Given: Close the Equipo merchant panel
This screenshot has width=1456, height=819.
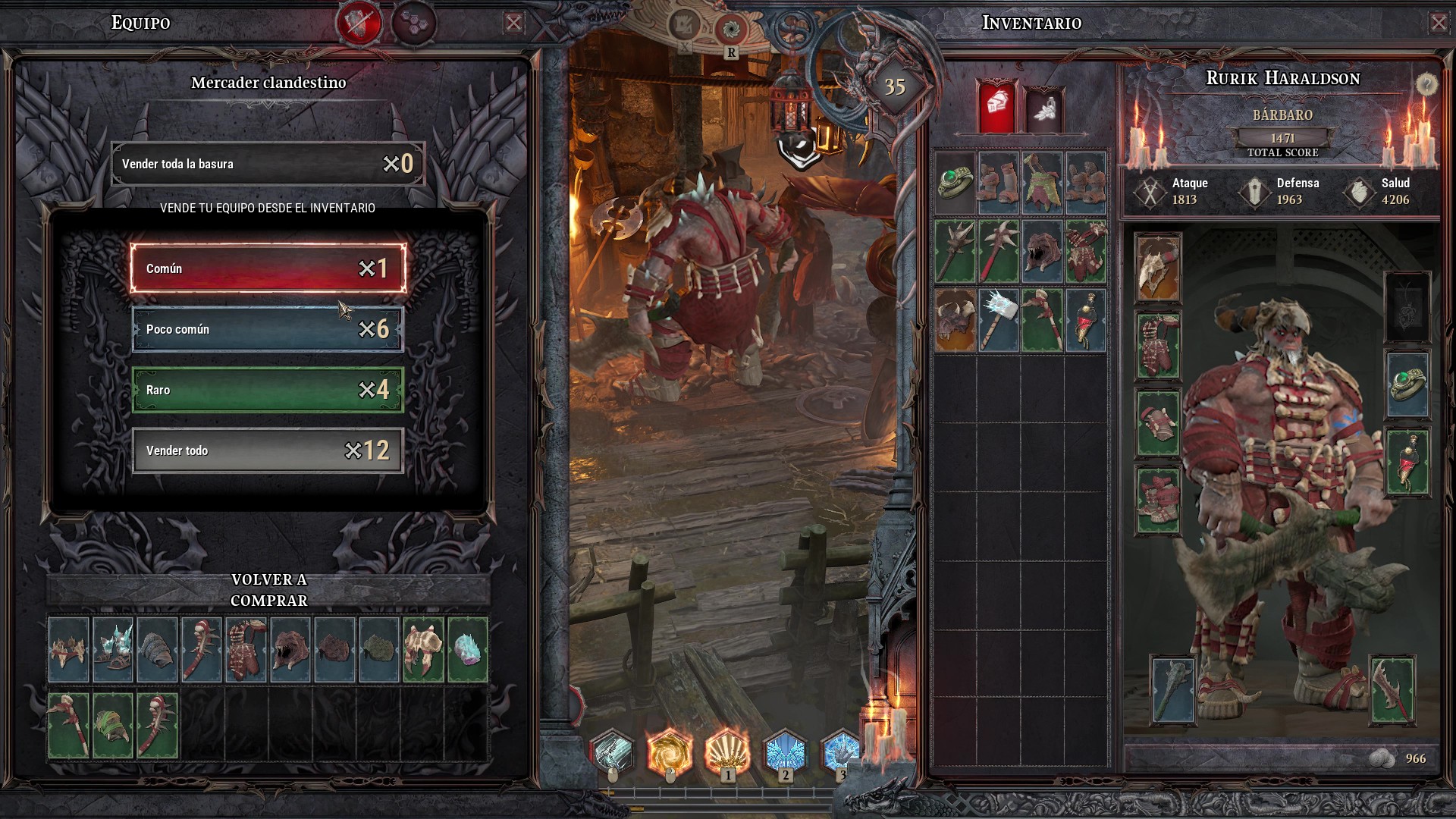Looking at the screenshot, I should point(513,23).
